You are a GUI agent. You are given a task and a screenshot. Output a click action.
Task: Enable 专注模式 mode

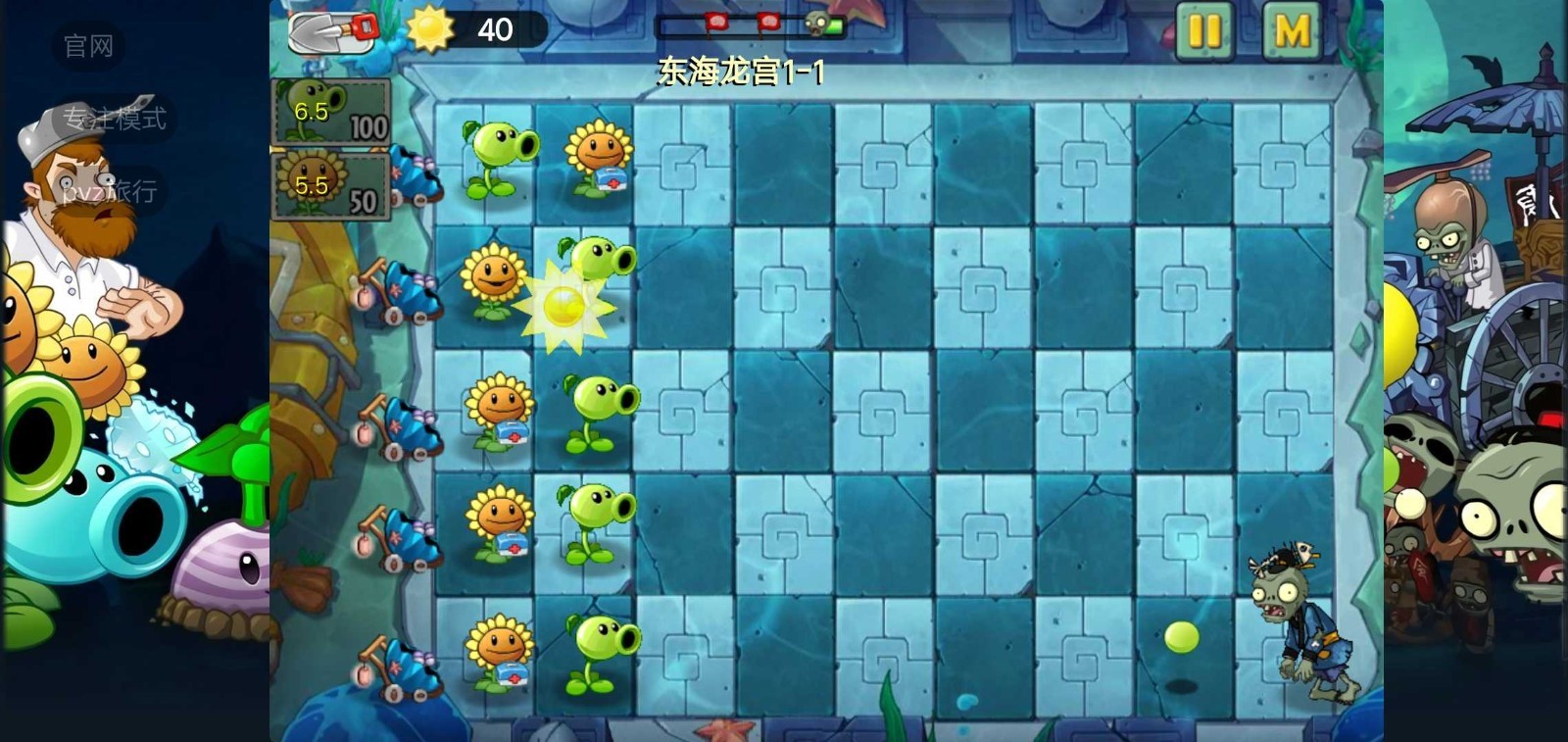tap(116, 118)
